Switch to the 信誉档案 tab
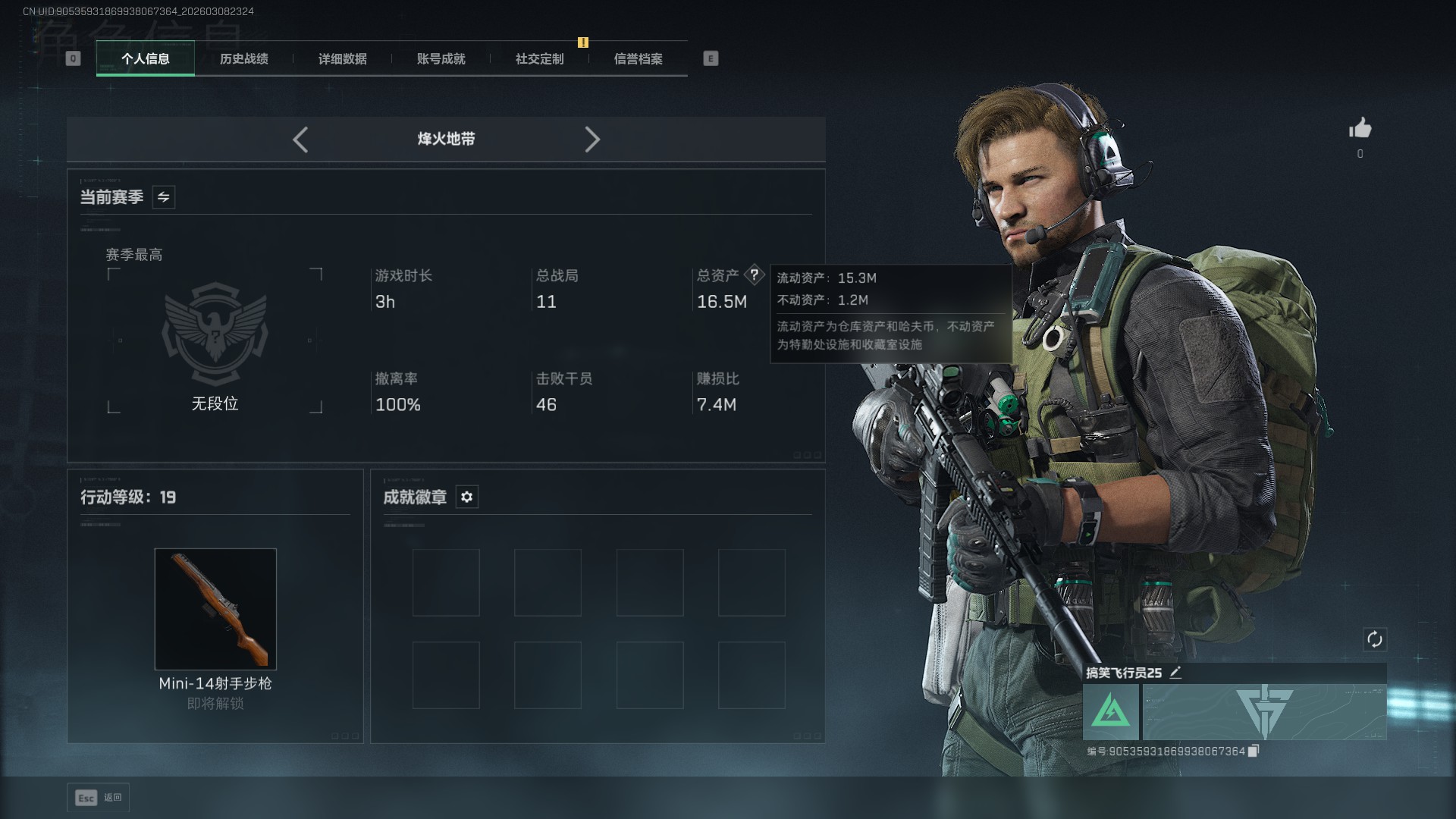1456x819 pixels. pyautogui.click(x=638, y=58)
